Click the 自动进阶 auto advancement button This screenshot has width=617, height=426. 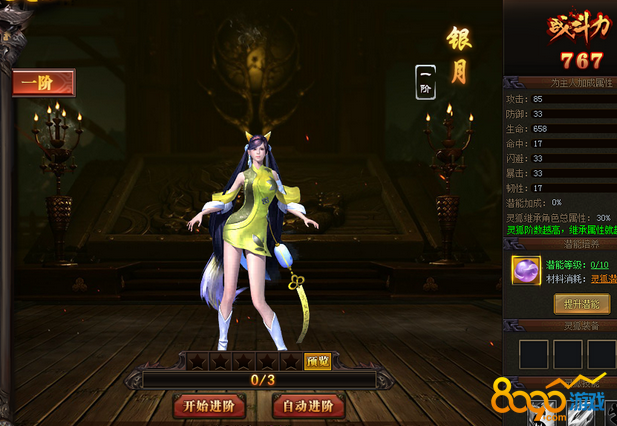pos(309,406)
